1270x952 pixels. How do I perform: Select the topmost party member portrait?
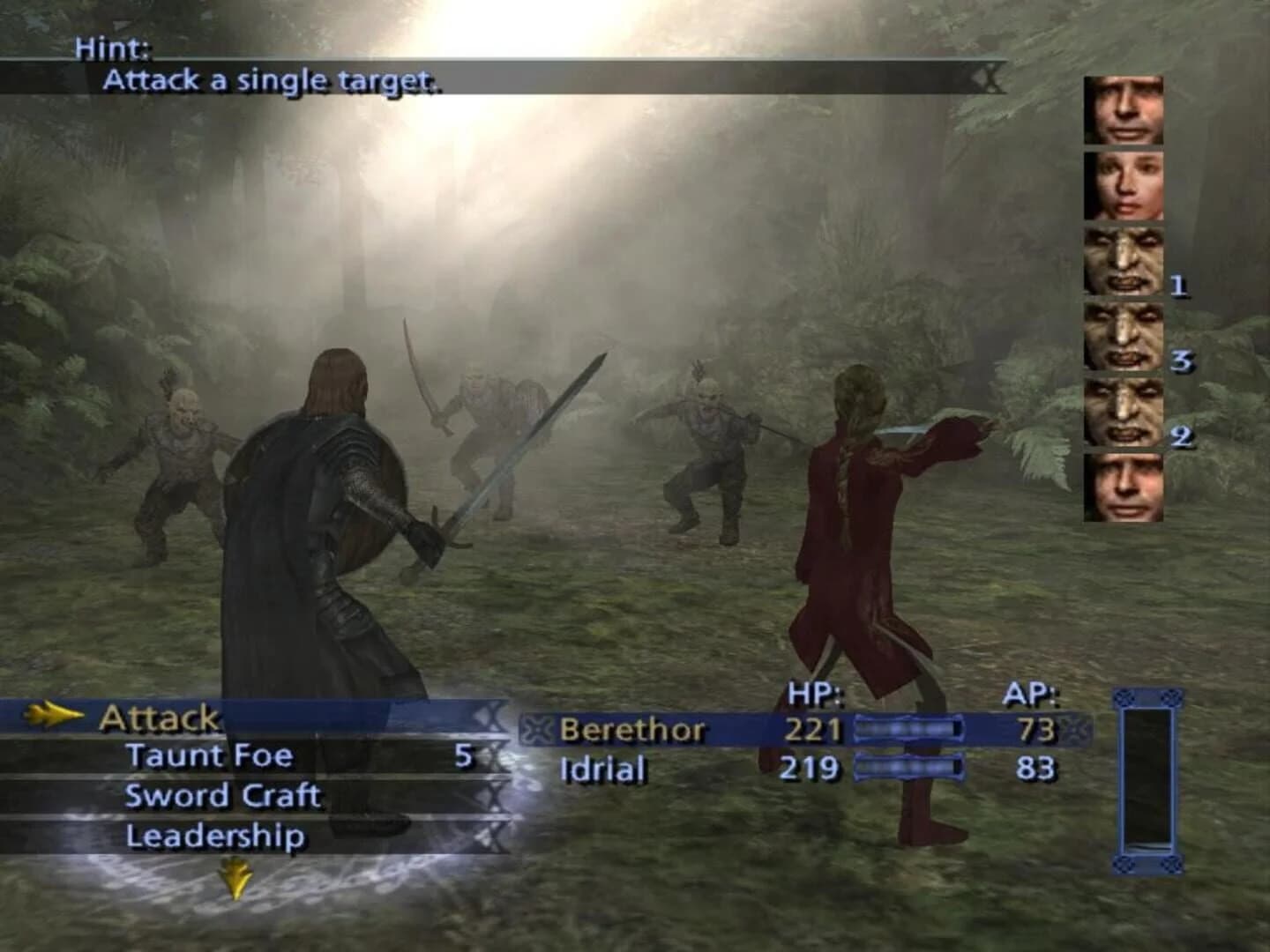pos(1122,111)
